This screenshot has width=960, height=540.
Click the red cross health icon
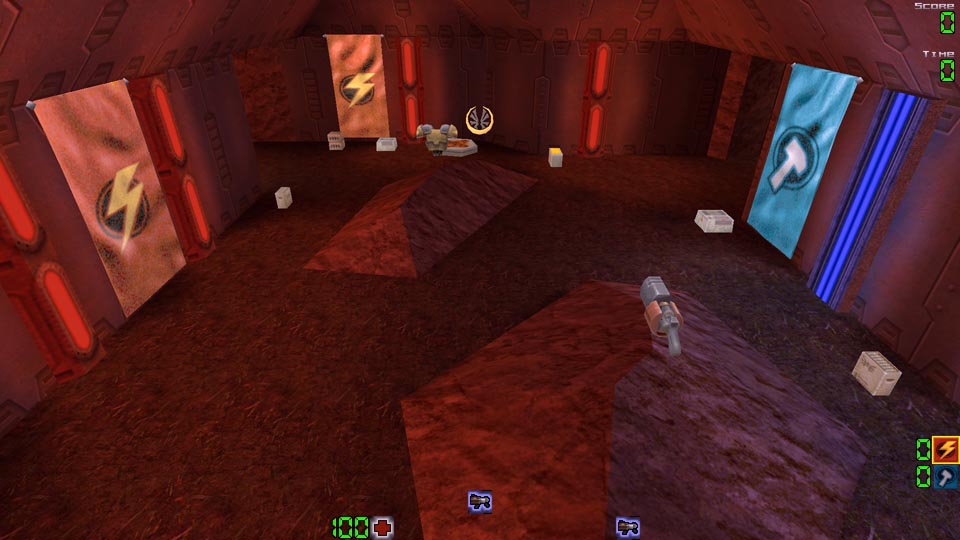(x=382, y=527)
